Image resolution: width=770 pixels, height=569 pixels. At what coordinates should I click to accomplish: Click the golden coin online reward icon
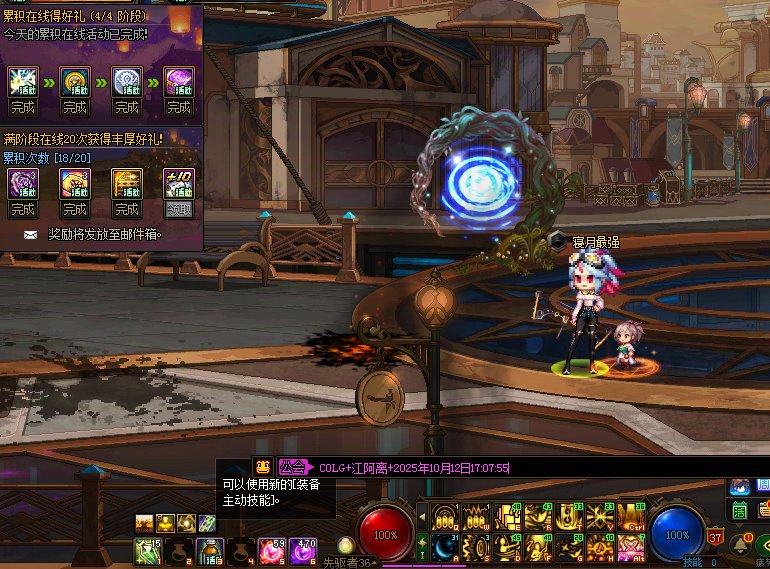pyautogui.click(x=75, y=82)
